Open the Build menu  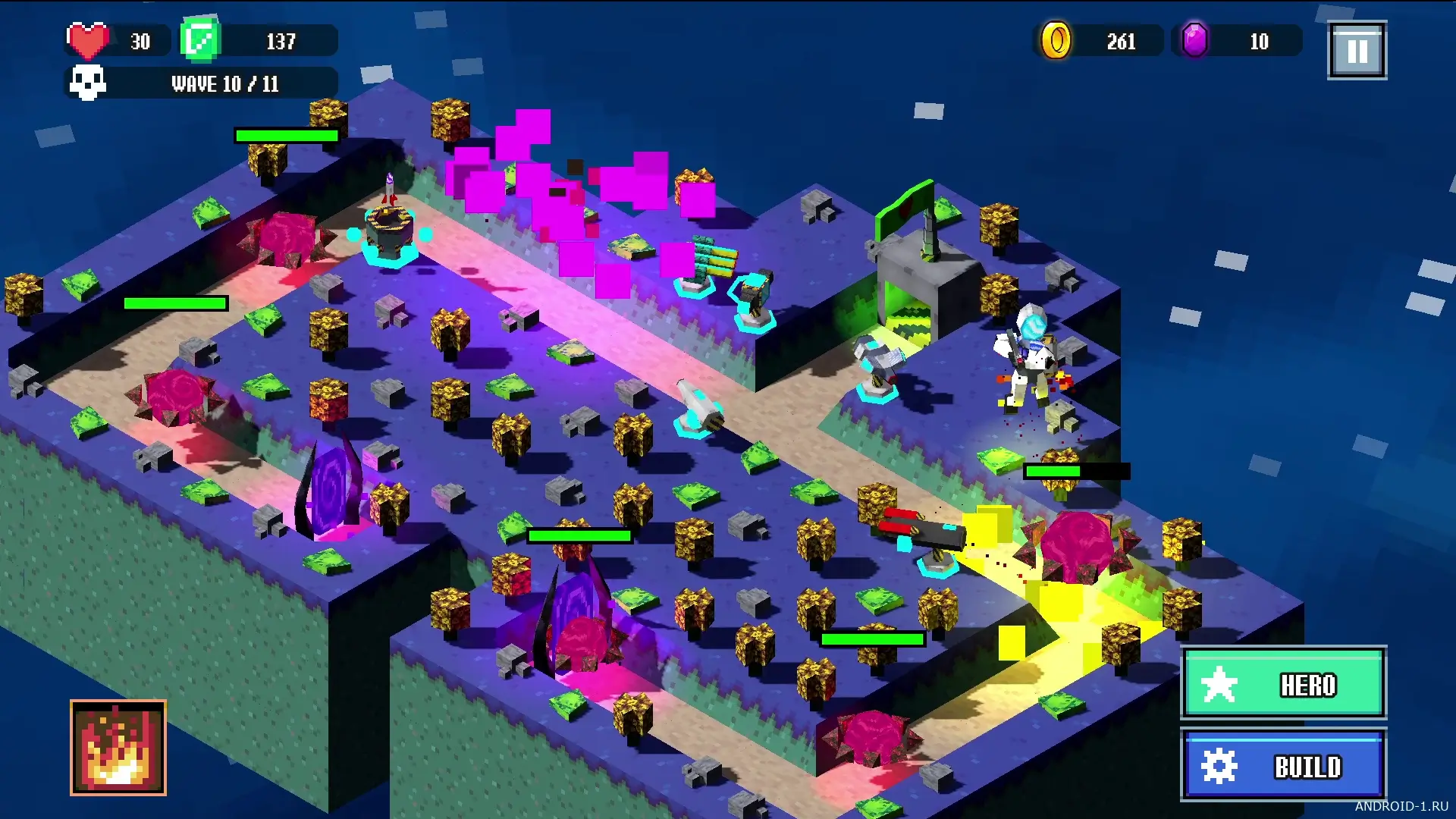pyautogui.click(x=1283, y=765)
